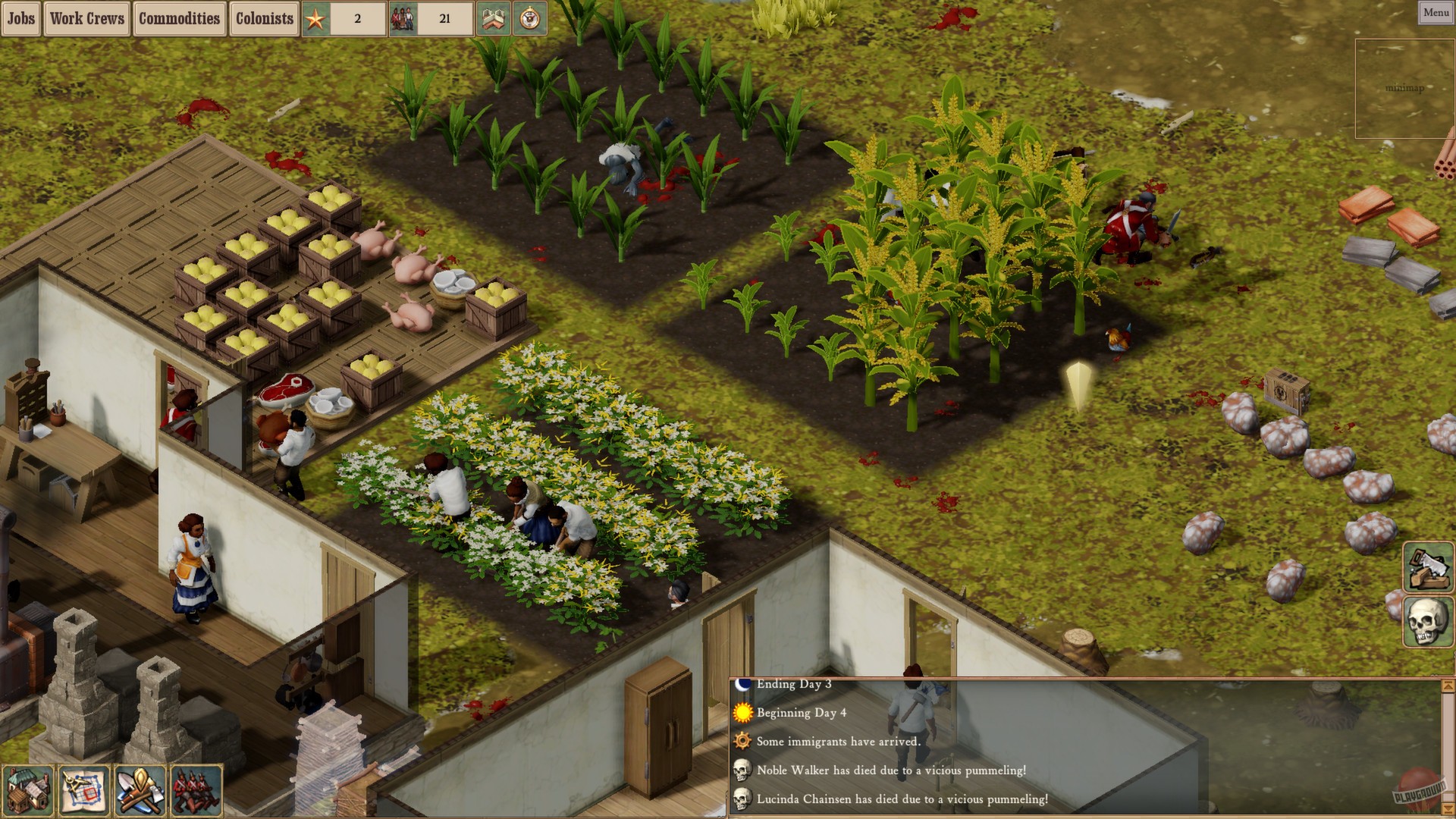
Task: Click the colonist group population icon
Action: click(x=402, y=18)
